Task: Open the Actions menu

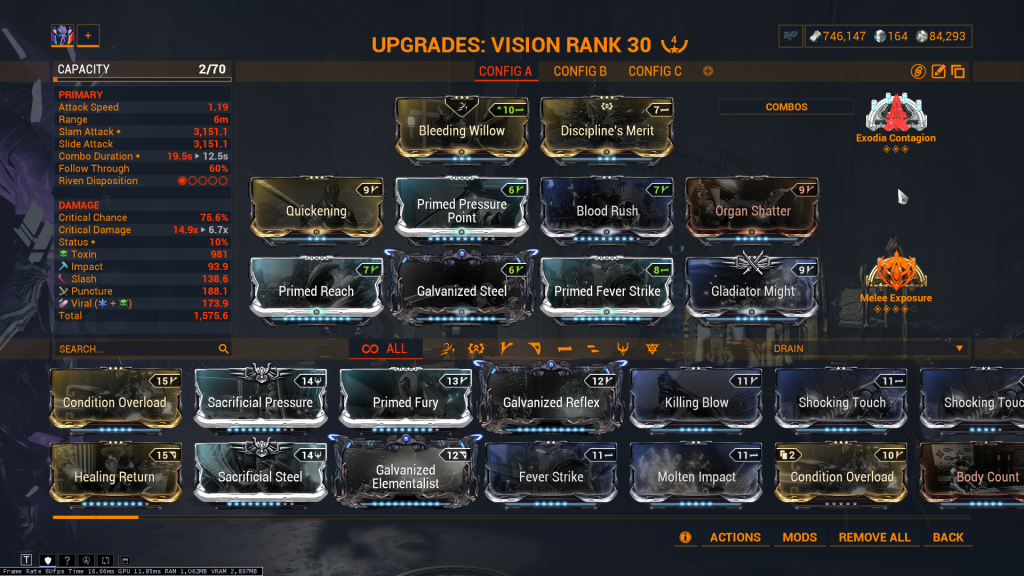Action: pyautogui.click(x=735, y=537)
